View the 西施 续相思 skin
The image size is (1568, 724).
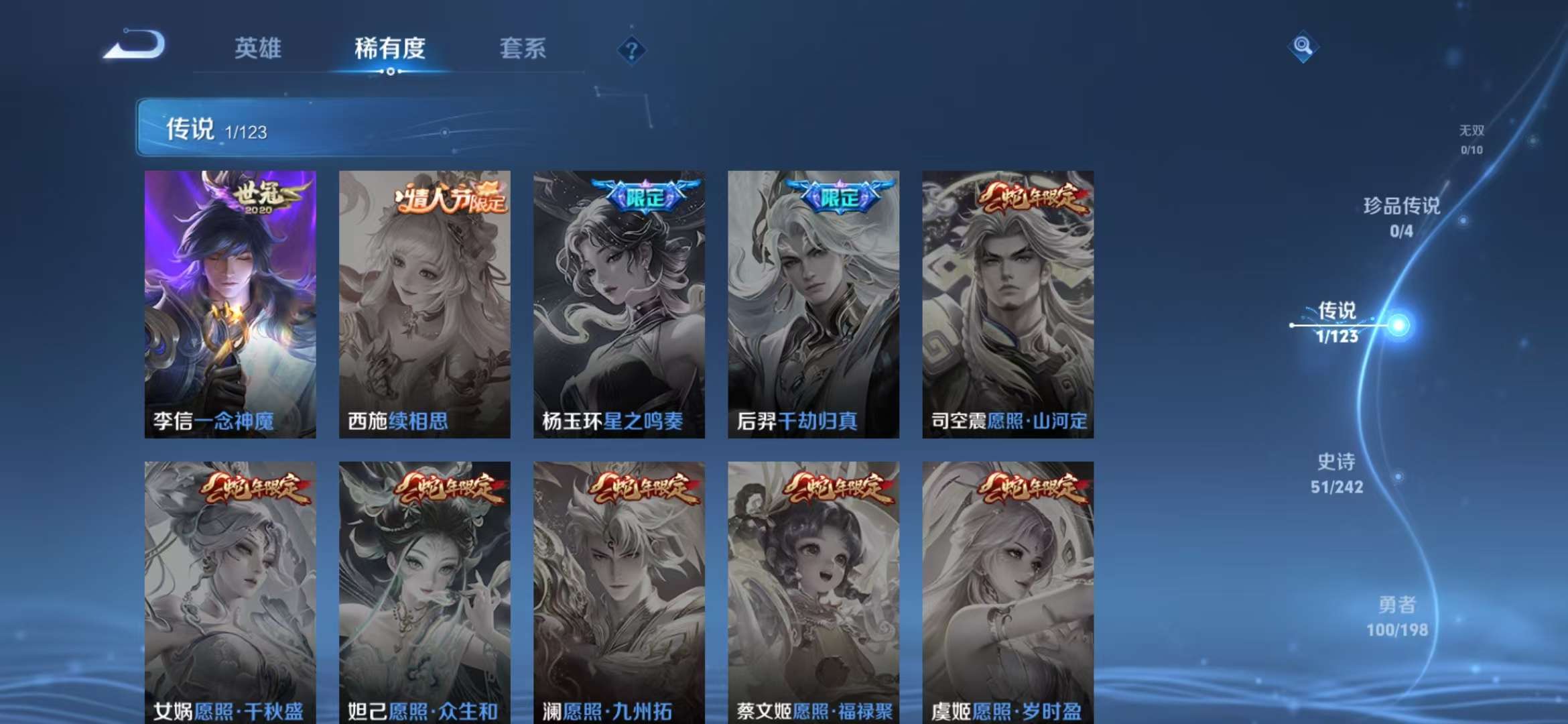[426, 302]
